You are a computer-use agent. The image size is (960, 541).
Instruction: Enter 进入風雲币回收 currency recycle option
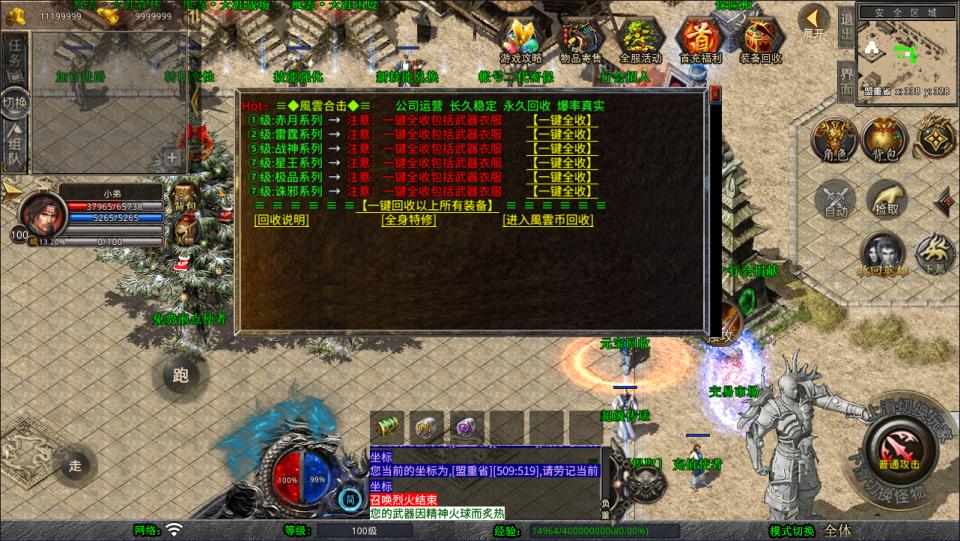pyautogui.click(x=548, y=220)
